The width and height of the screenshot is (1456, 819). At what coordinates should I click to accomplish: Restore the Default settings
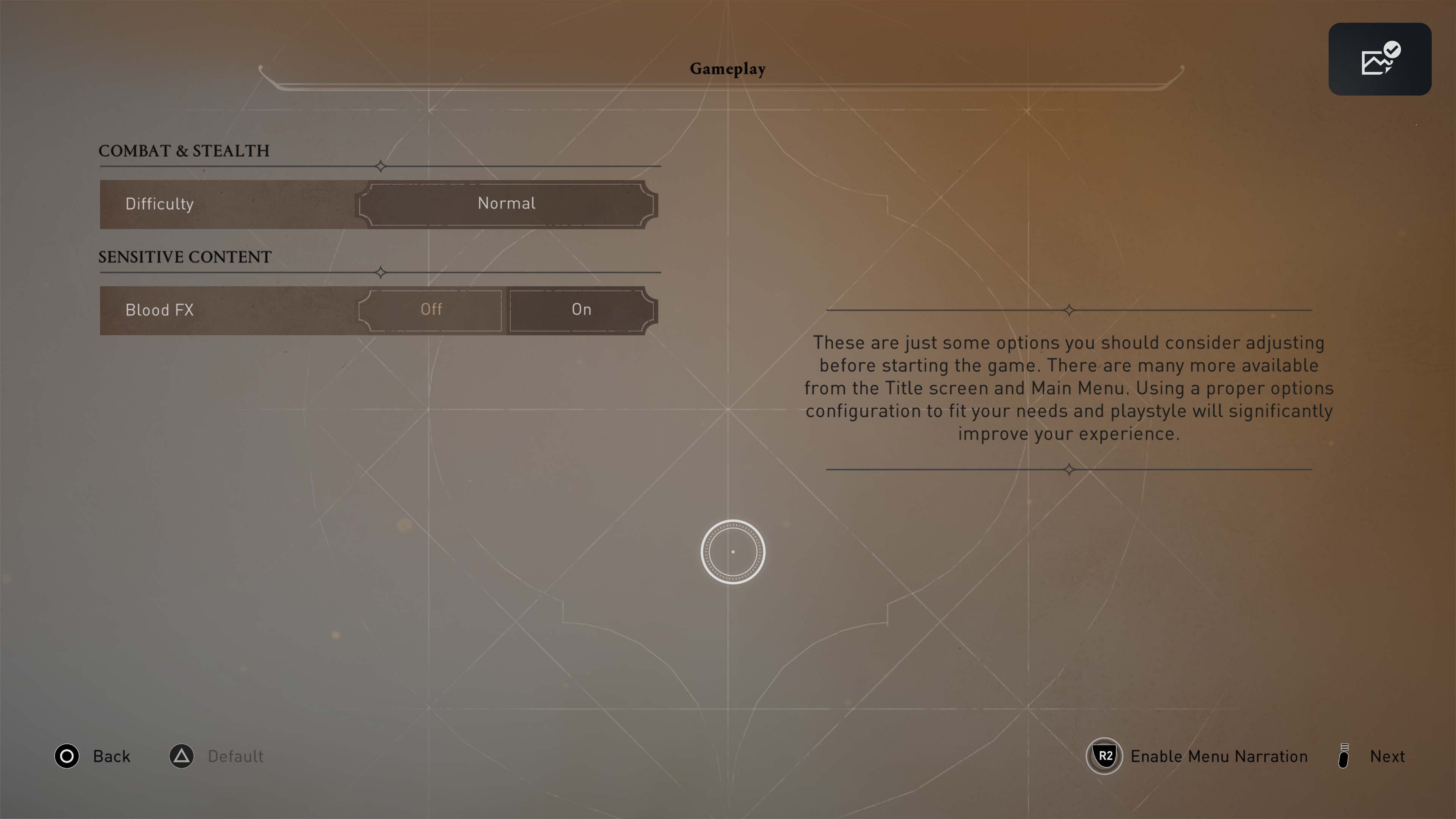217,756
